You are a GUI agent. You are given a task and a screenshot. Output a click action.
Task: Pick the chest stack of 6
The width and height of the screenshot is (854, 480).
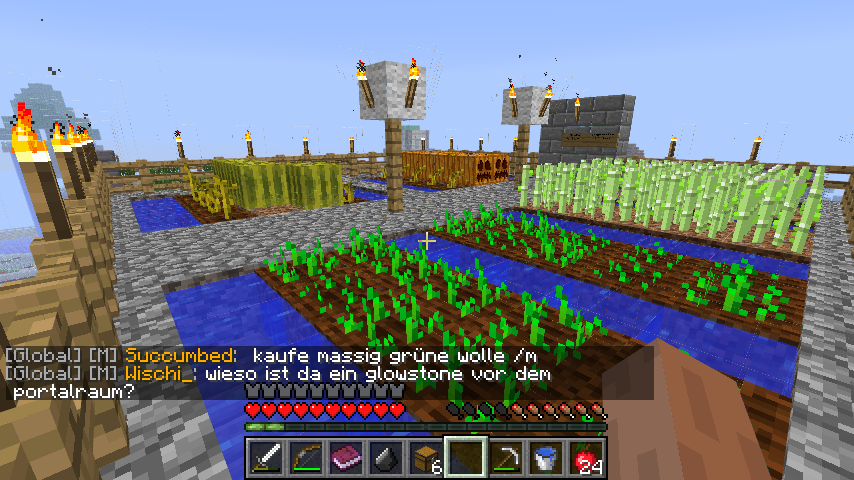[x=427, y=458]
